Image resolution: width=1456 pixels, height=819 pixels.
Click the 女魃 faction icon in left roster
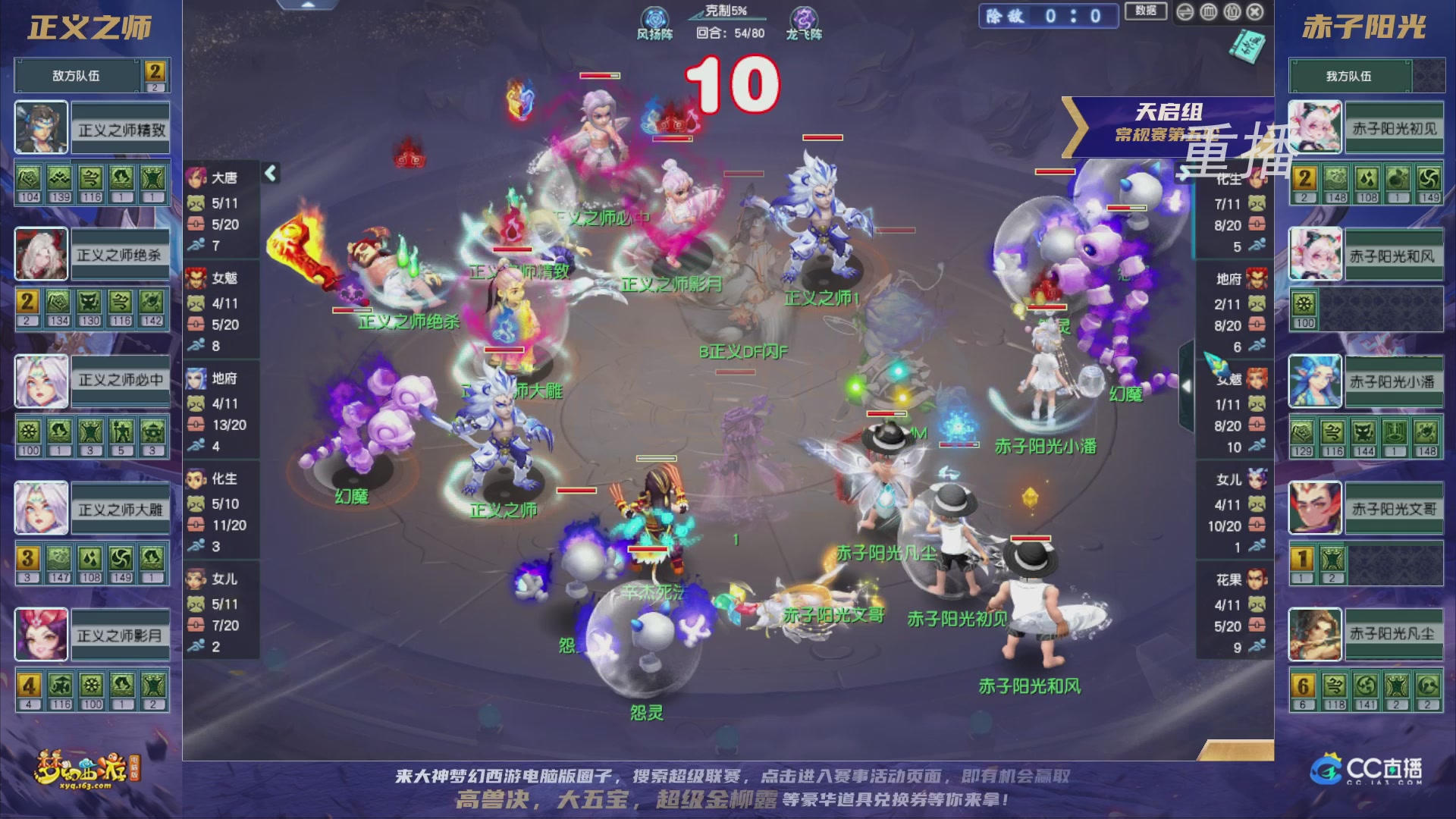tap(197, 278)
